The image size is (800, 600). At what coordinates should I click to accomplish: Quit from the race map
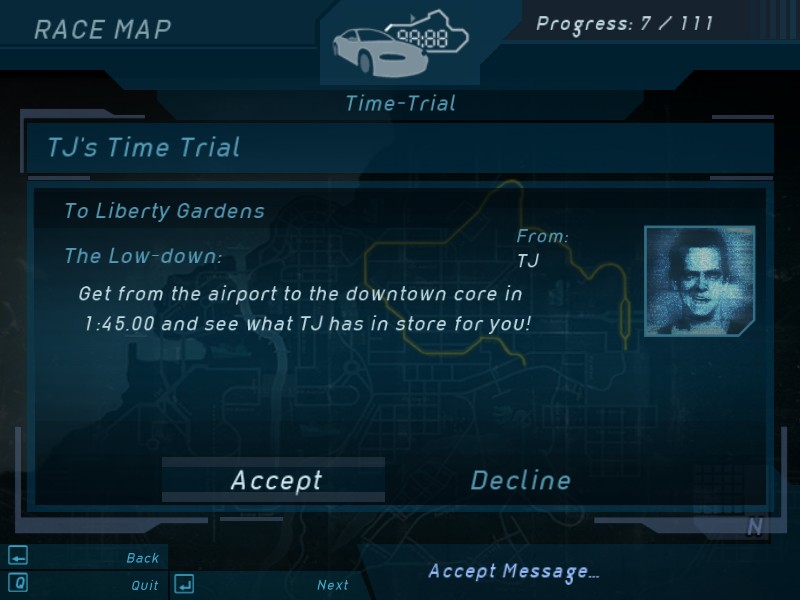click(144, 585)
